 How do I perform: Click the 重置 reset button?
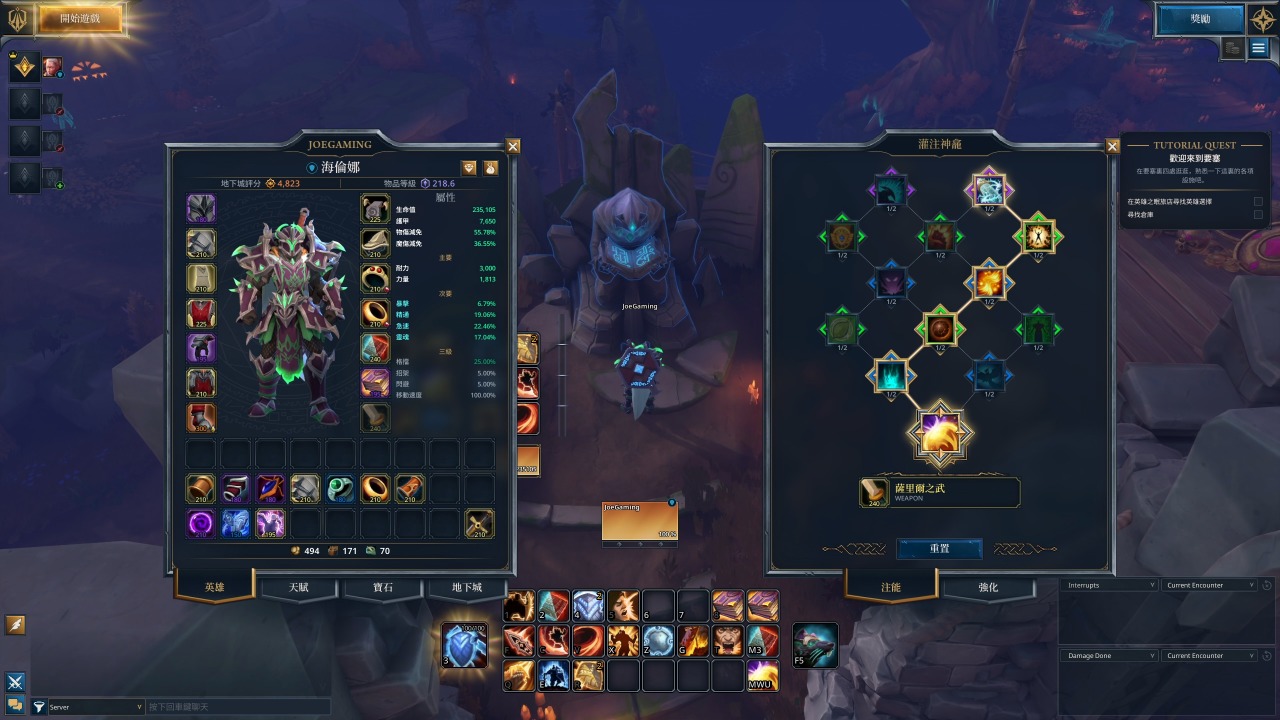939,549
